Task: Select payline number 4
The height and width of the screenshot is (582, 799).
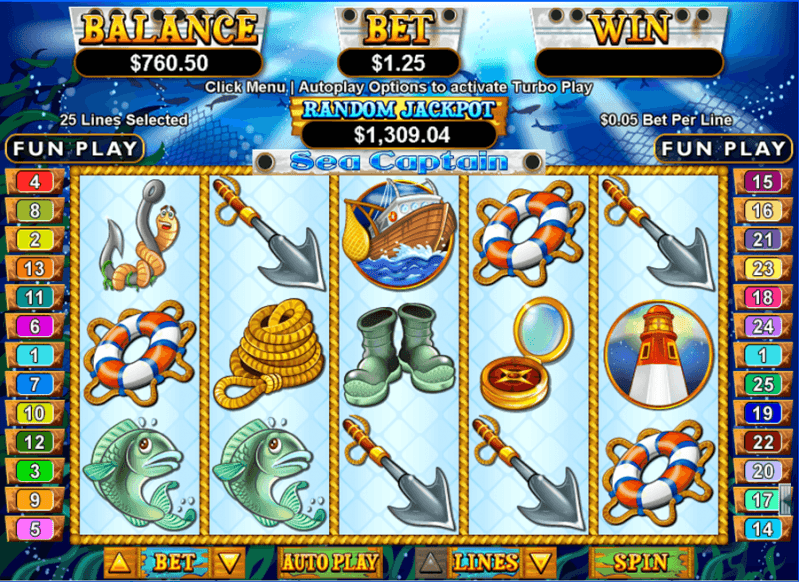Action: 35,182
